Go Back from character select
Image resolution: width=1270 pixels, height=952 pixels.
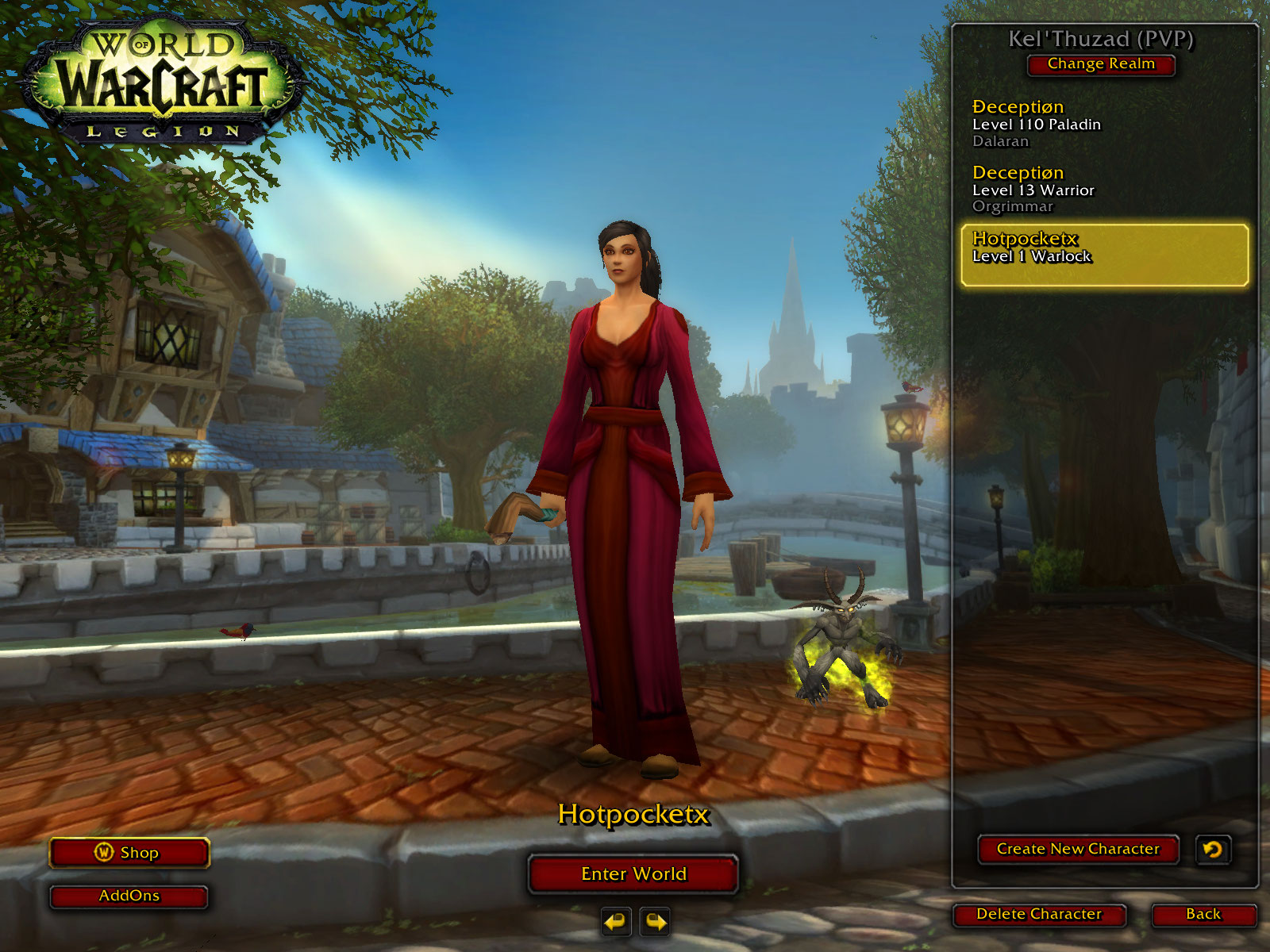click(1203, 914)
